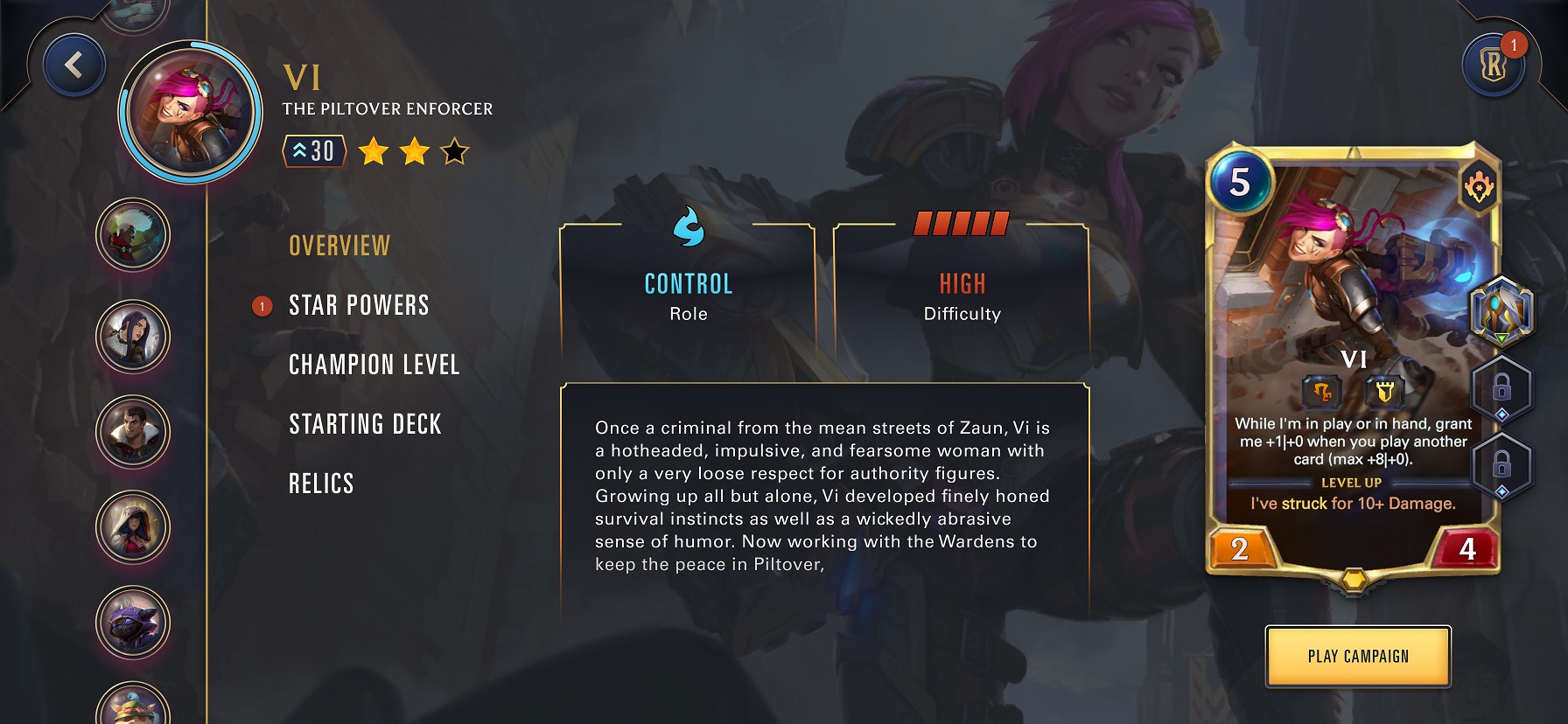
Task: Start the campaign with Play Campaign
Action: [x=1358, y=657]
